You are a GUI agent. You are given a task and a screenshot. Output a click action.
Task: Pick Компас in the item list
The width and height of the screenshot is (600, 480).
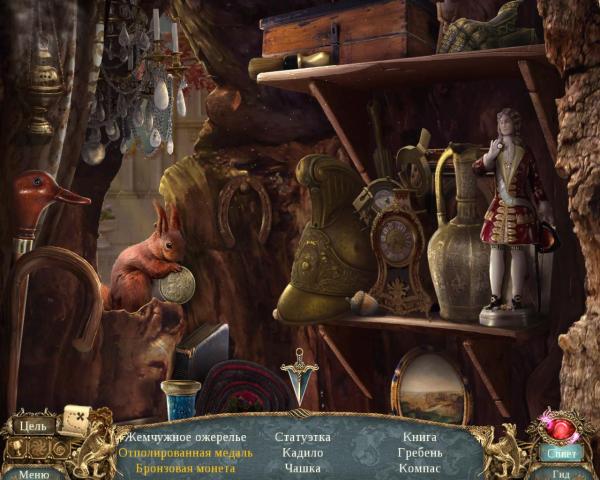click(420, 468)
